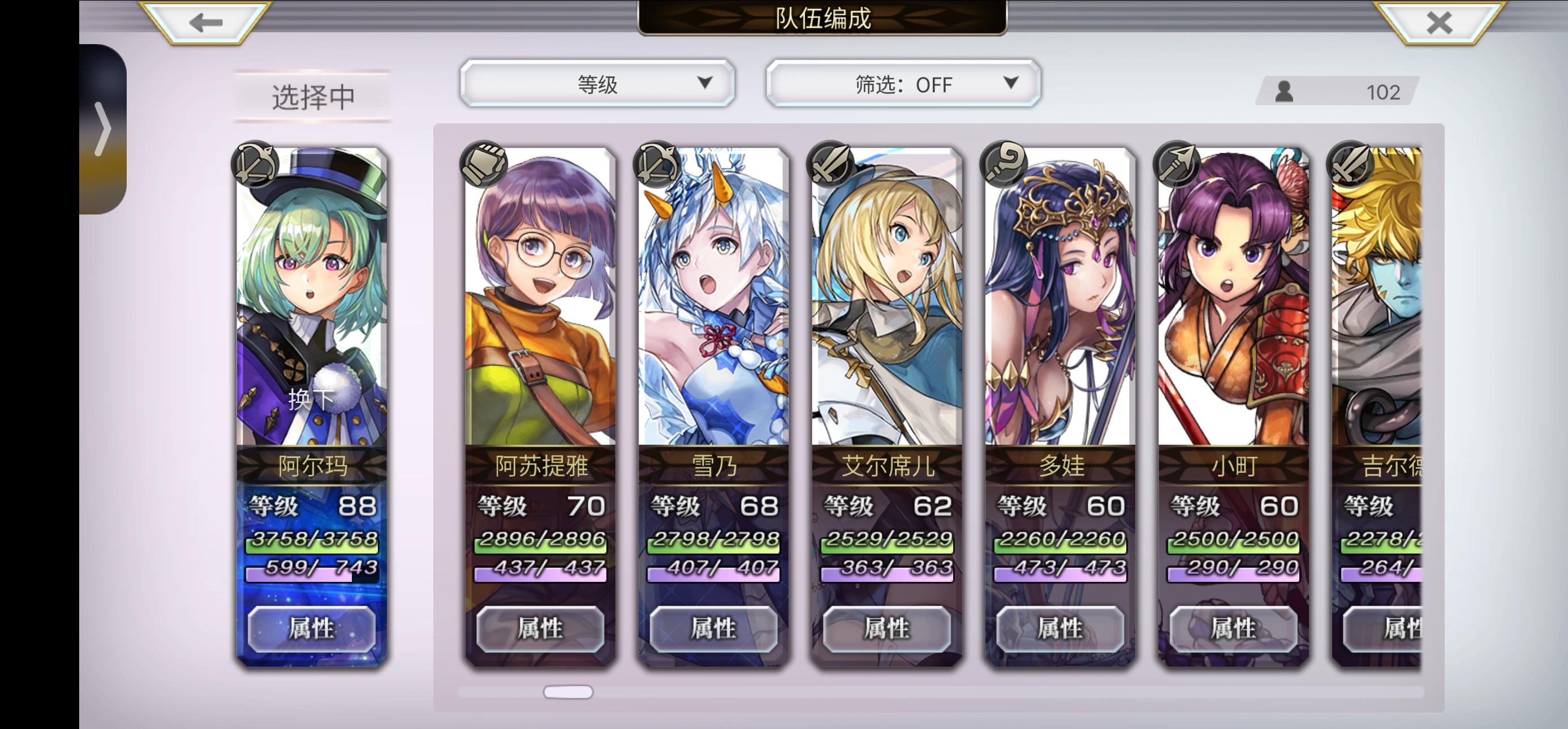
Task: Open the 筛选 filter dropdown
Action: click(x=904, y=84)
